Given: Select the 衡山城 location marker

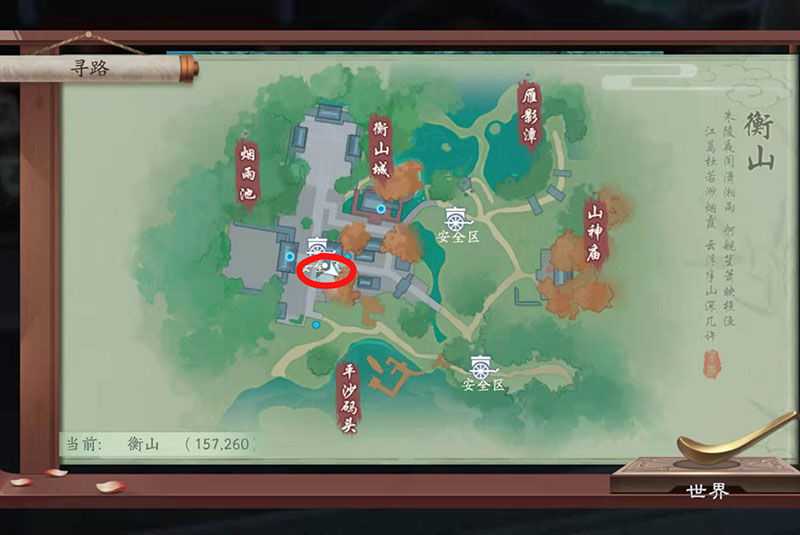Looking at the screenshot, I should pyautogui.click(x=380, y=148).
